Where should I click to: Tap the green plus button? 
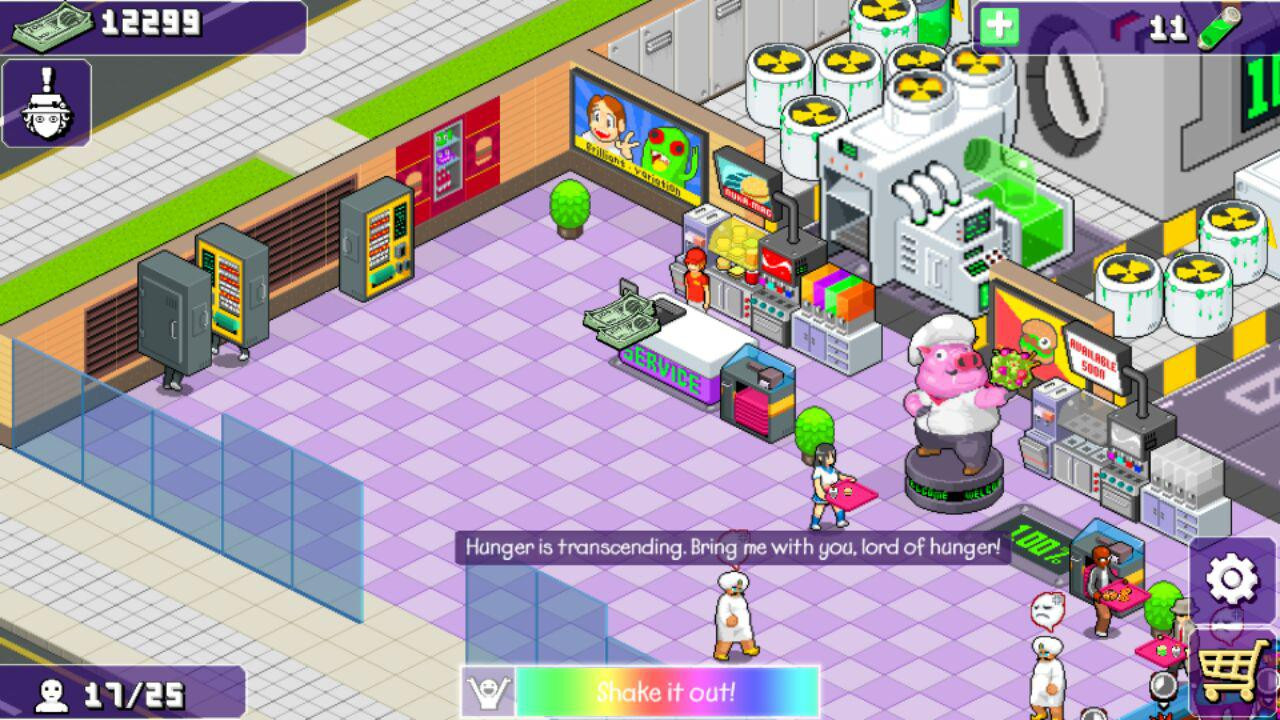coord(998,27)
